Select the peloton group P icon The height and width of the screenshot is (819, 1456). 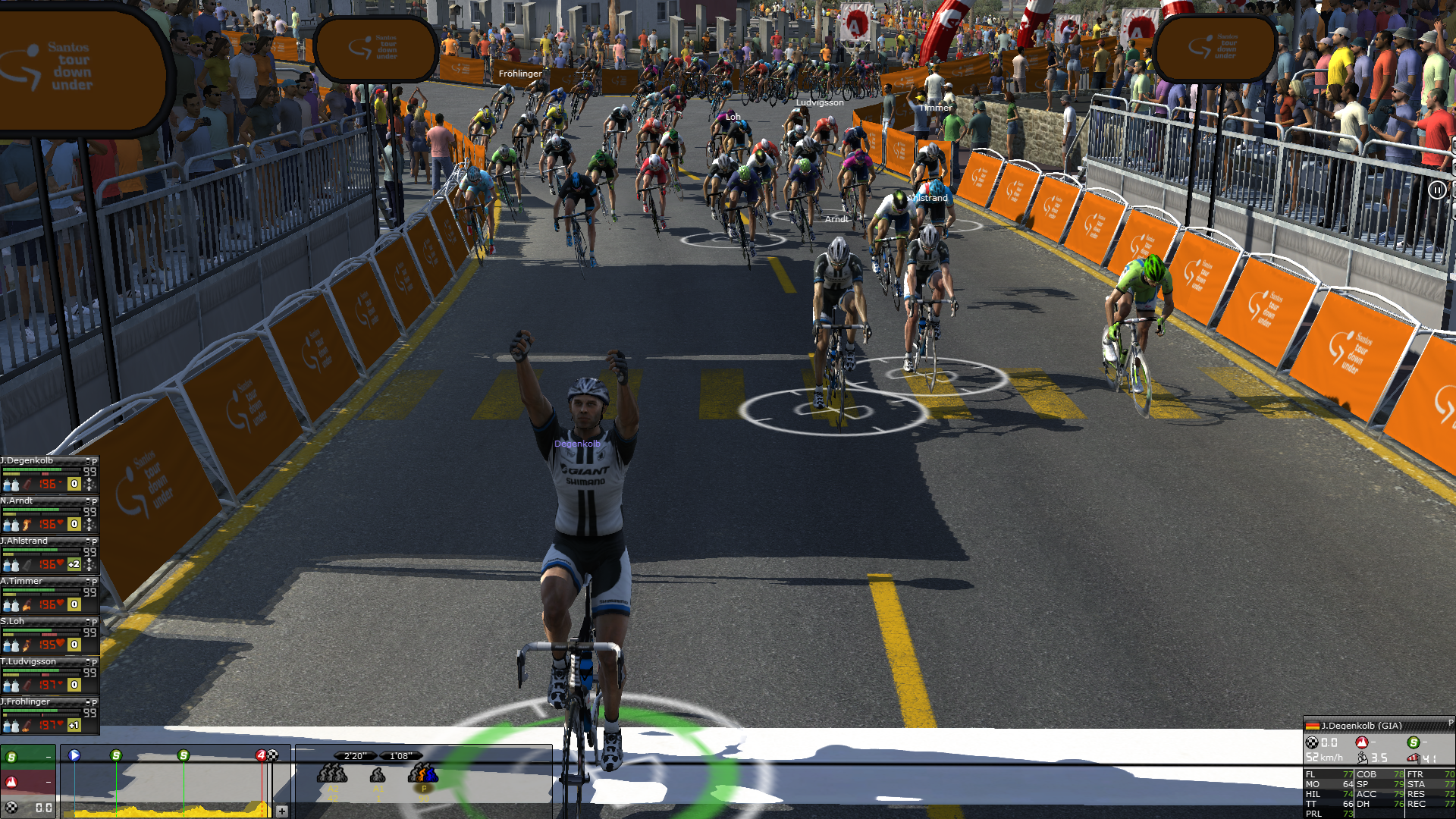(x=423, y=775)
